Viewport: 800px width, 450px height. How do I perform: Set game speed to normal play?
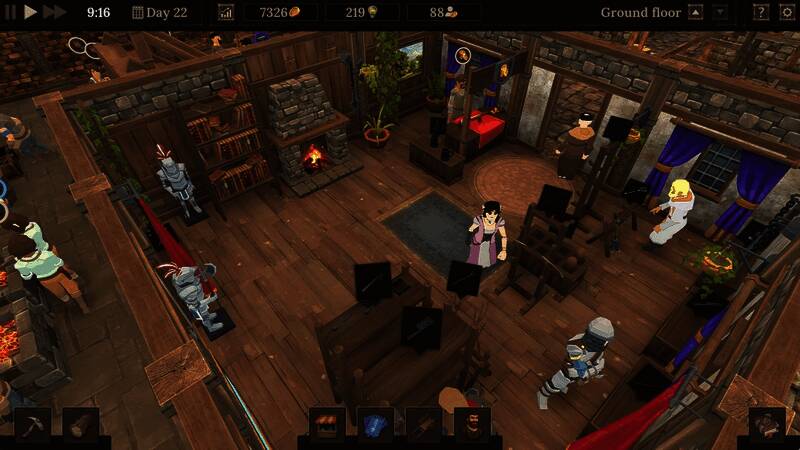31,12
